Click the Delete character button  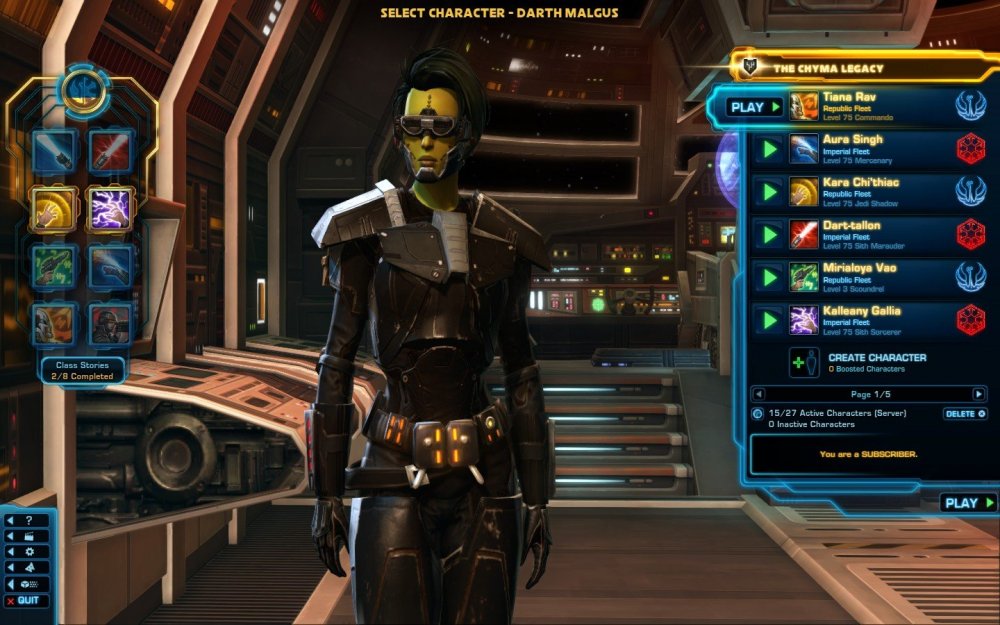point(965,413)
